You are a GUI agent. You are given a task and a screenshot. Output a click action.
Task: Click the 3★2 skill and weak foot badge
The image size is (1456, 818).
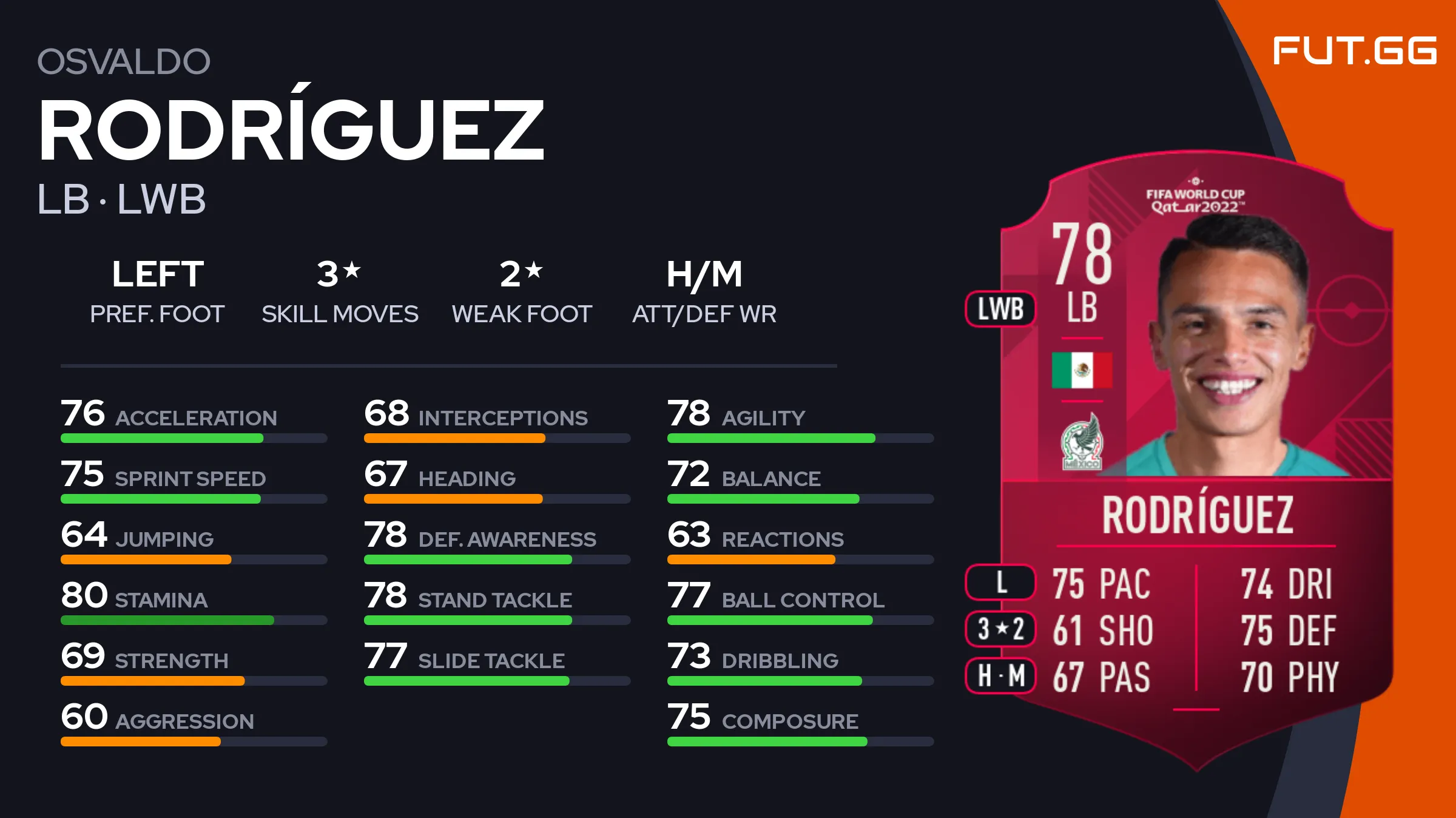1000,629
